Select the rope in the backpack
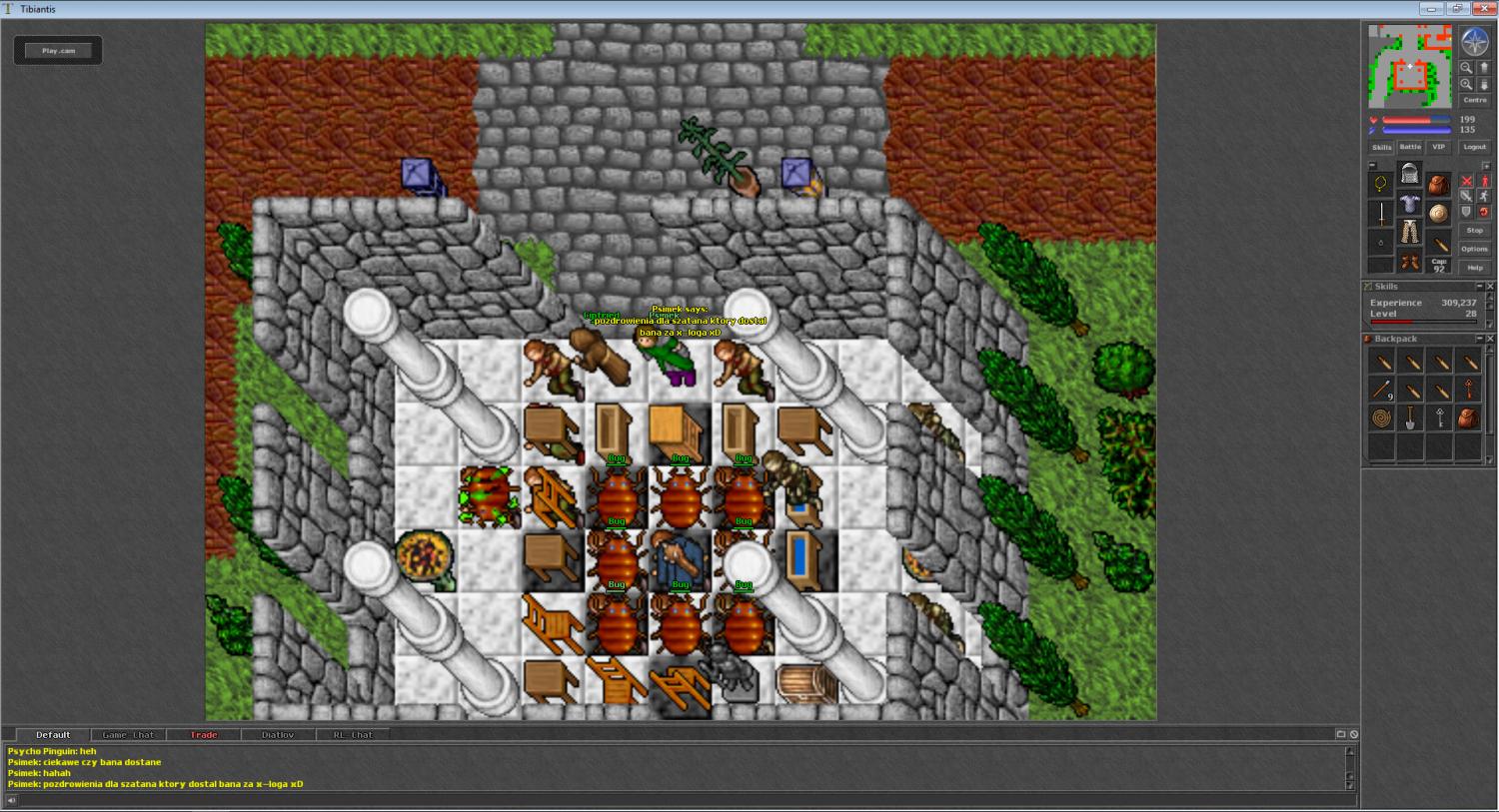 1381,418
